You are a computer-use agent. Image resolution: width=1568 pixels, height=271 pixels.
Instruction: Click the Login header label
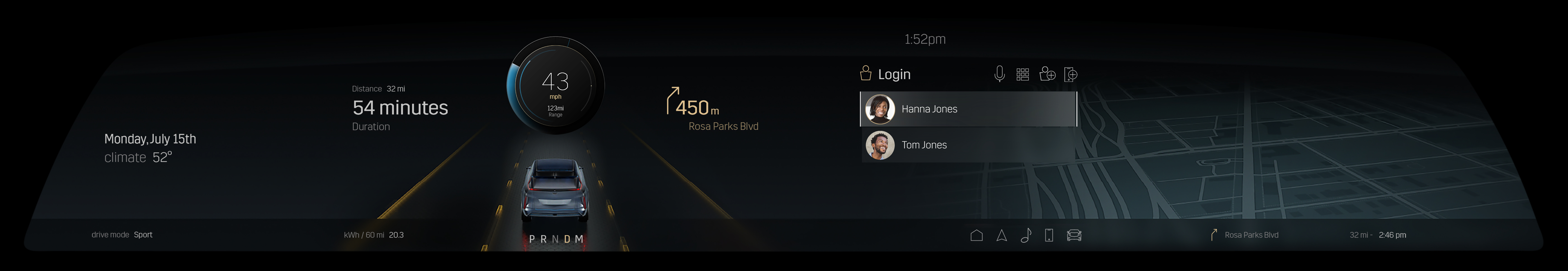(894, 74)
